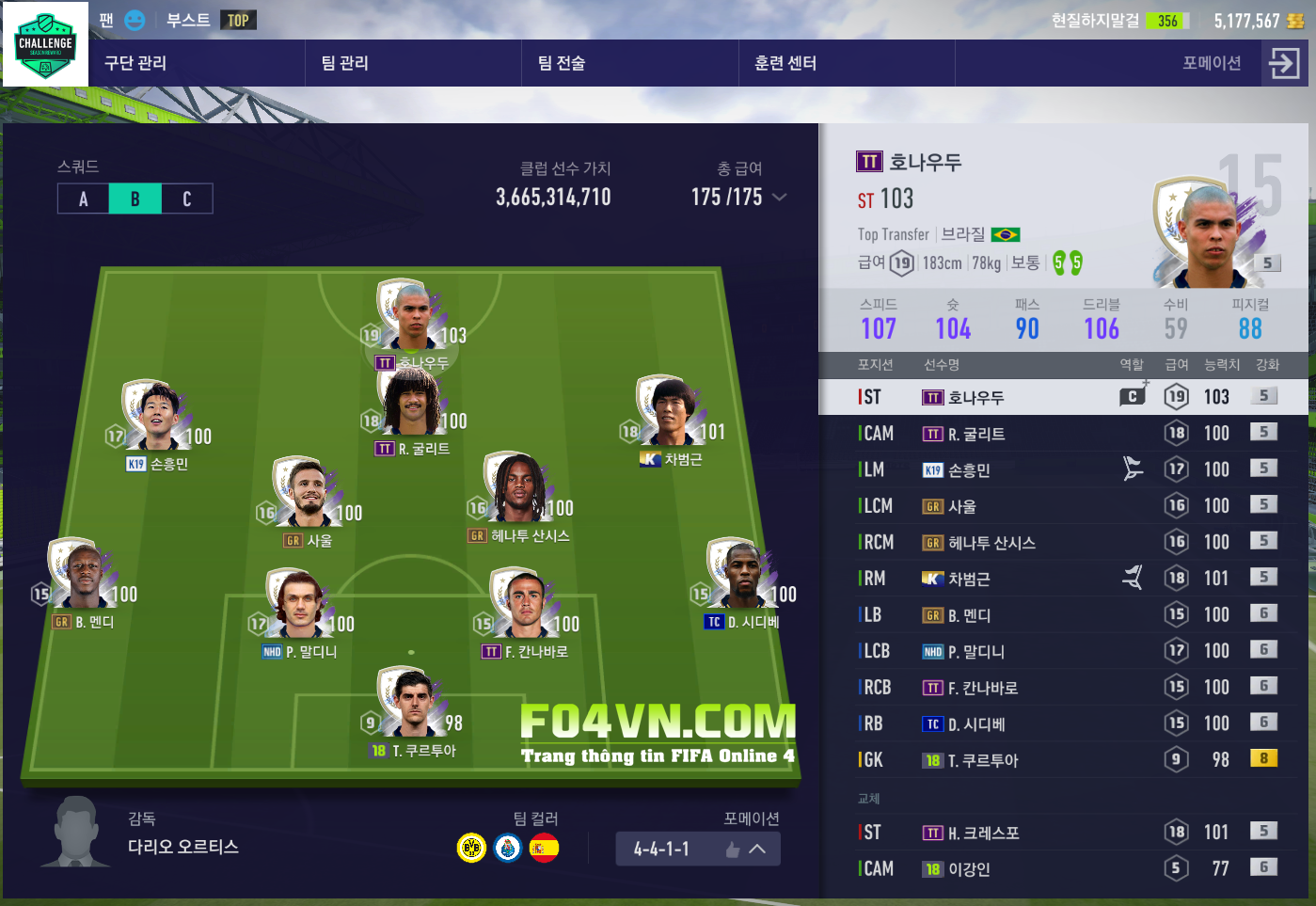
Task: Select squad B tab
Action: click(x=135, y=199)
